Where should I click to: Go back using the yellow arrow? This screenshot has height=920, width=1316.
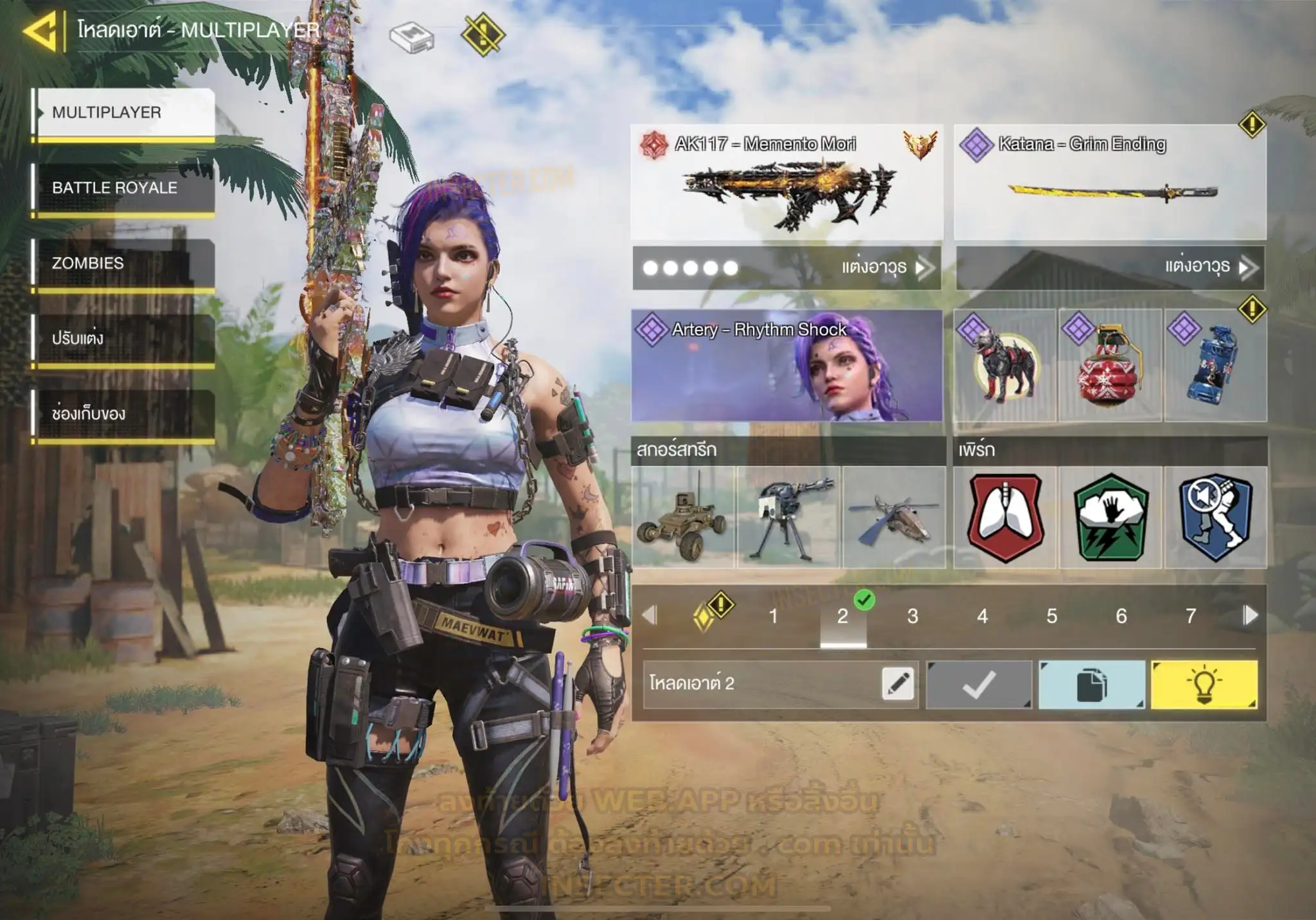40,30
